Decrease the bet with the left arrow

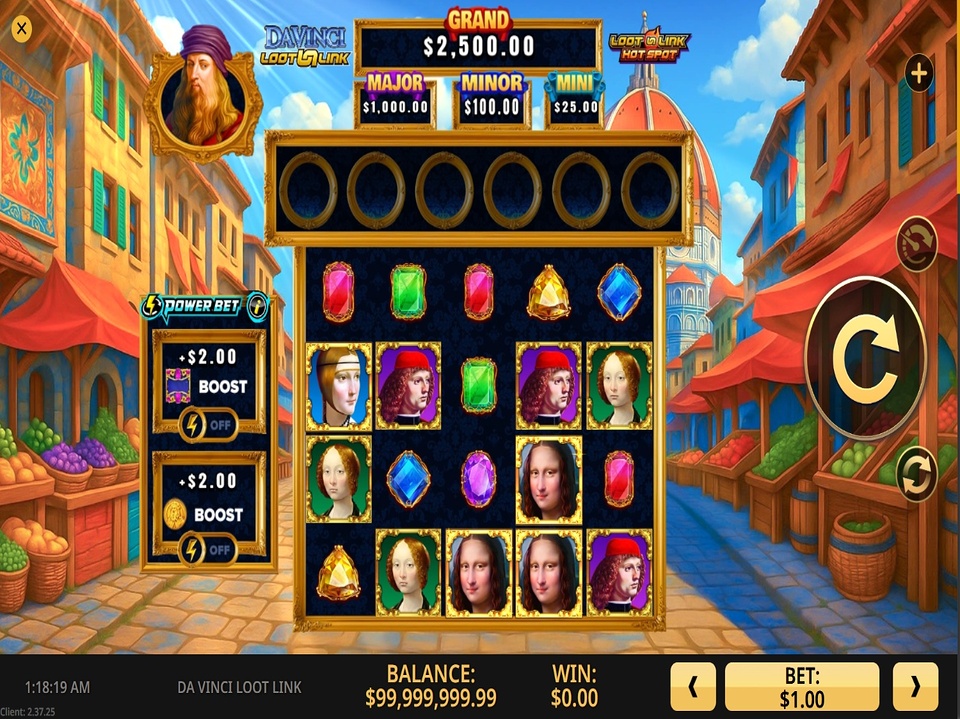691,687
